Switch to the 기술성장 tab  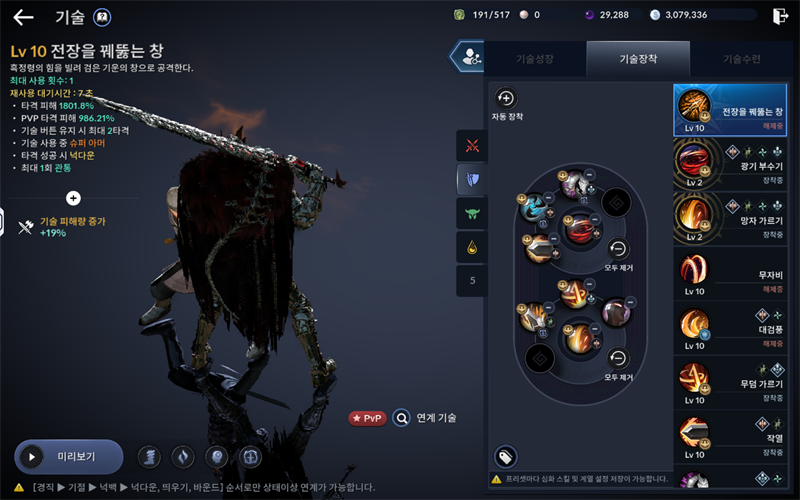click(x=535, y=59)
